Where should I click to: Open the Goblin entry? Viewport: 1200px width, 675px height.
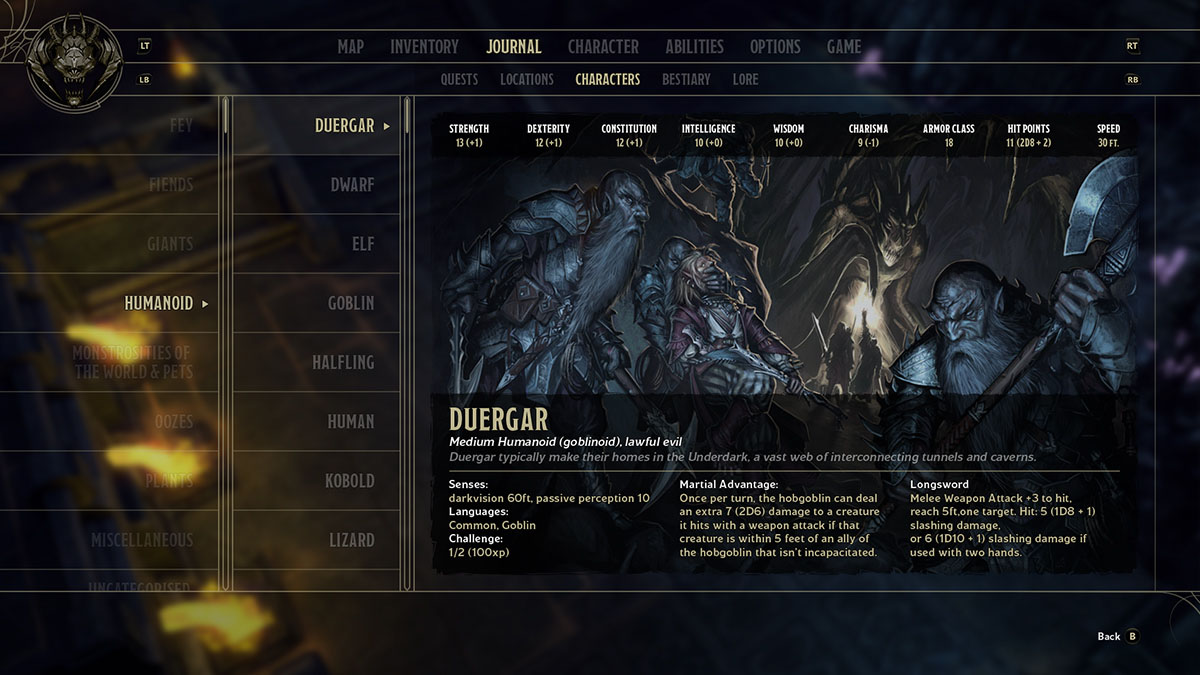click(x=350, y=303)
